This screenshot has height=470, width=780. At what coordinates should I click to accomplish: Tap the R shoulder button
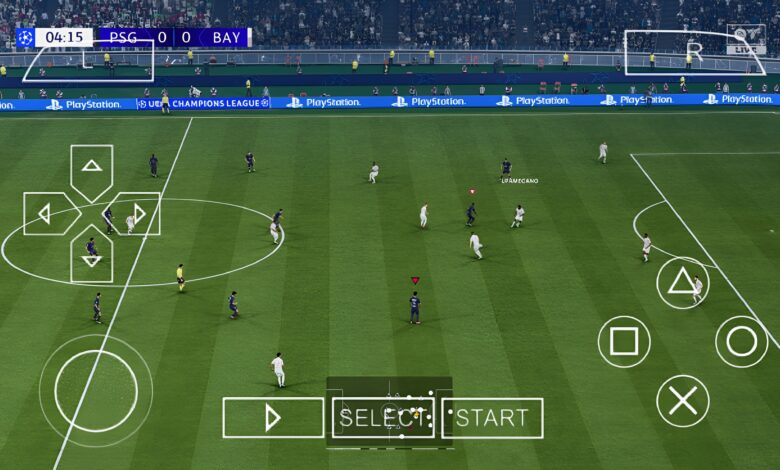(x=694, y=52)
